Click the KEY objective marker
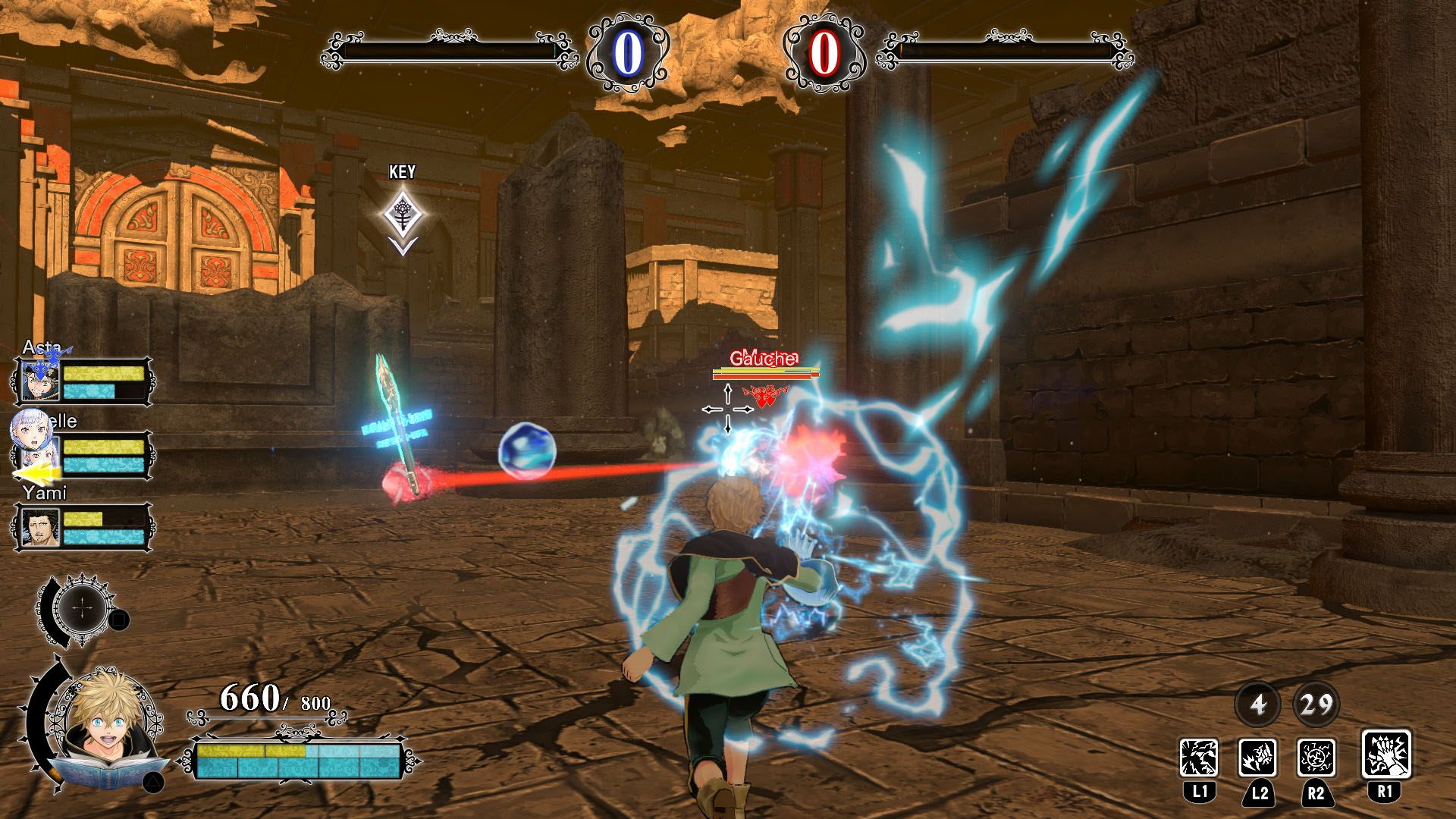This screenshot has height=819, width=1456. (x=402, y=215)
